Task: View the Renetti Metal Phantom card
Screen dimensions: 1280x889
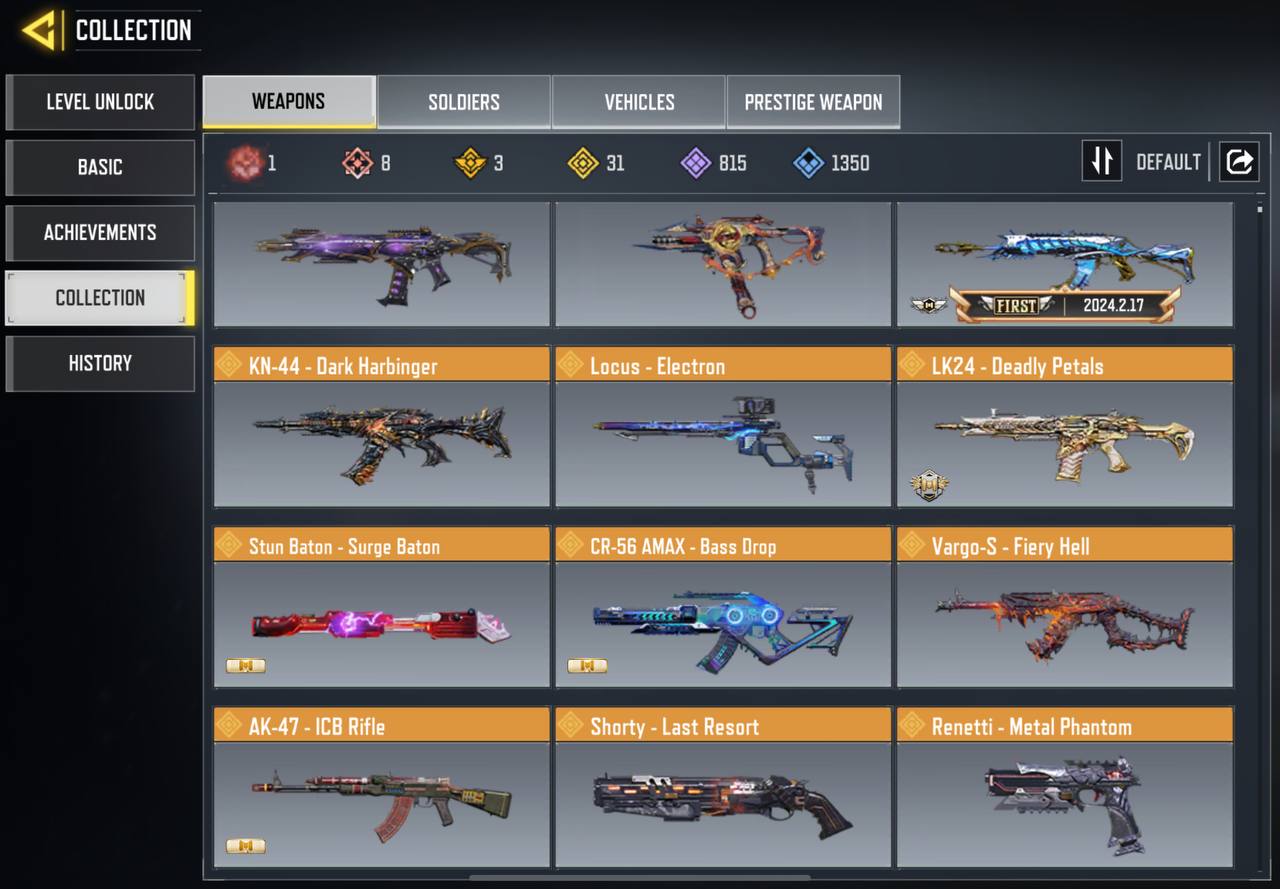Action: (1064, 787)
